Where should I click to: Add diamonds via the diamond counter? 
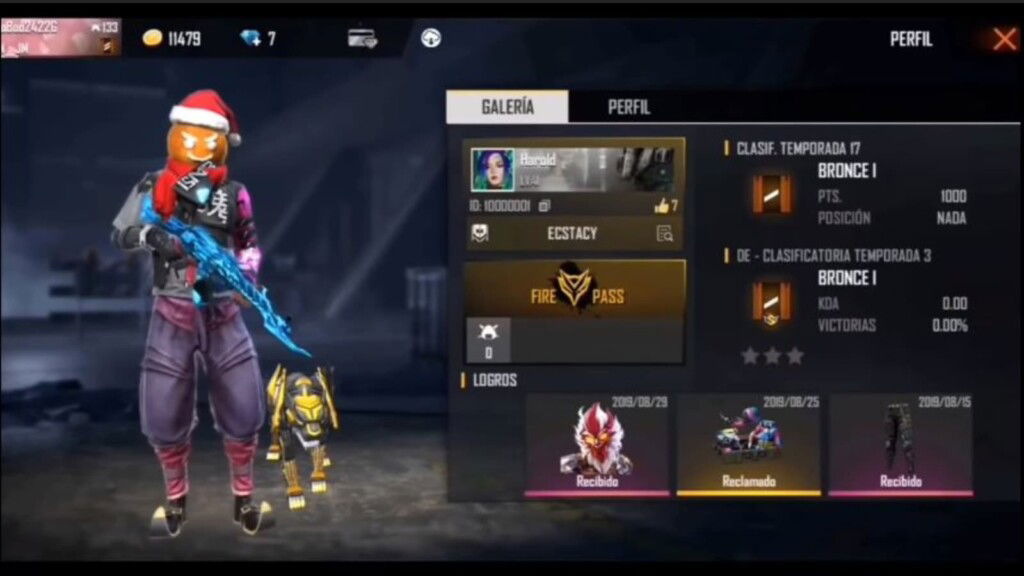258,39
